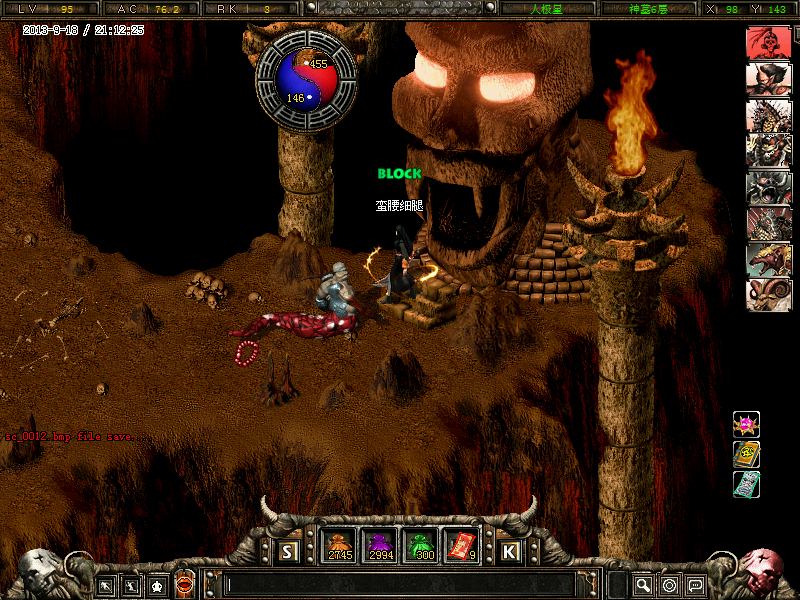Viewport: 800px width, 600px height.
Task: Open the magnifying glass search button
Action: 643,585
